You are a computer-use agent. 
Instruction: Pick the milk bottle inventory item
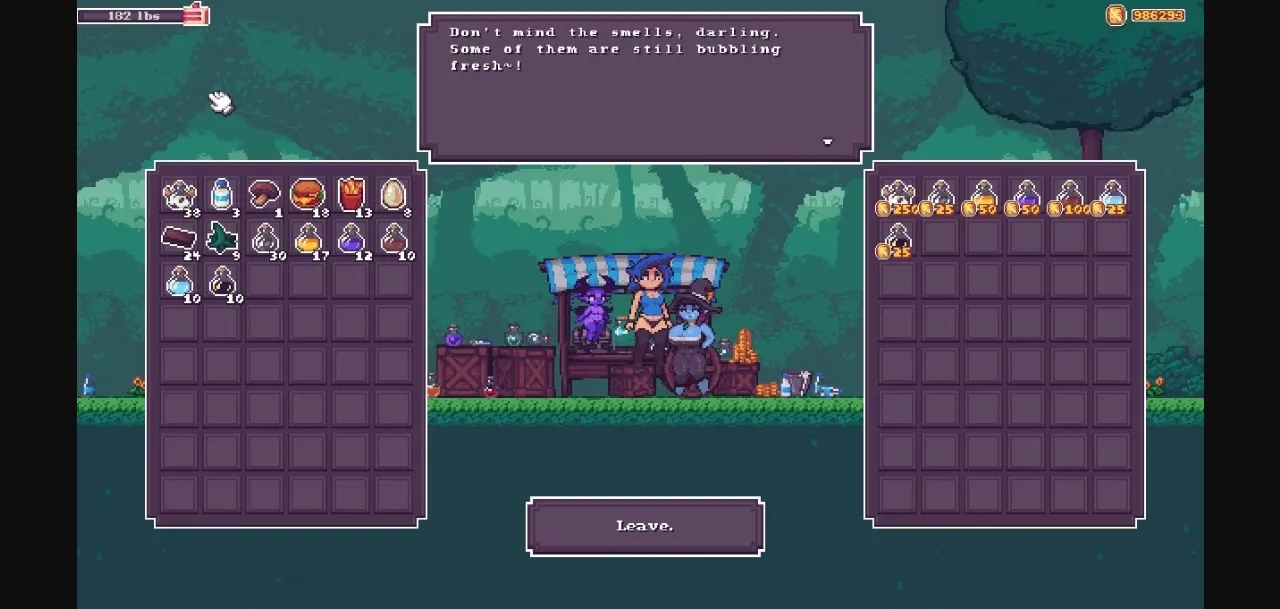click(222, 194)
